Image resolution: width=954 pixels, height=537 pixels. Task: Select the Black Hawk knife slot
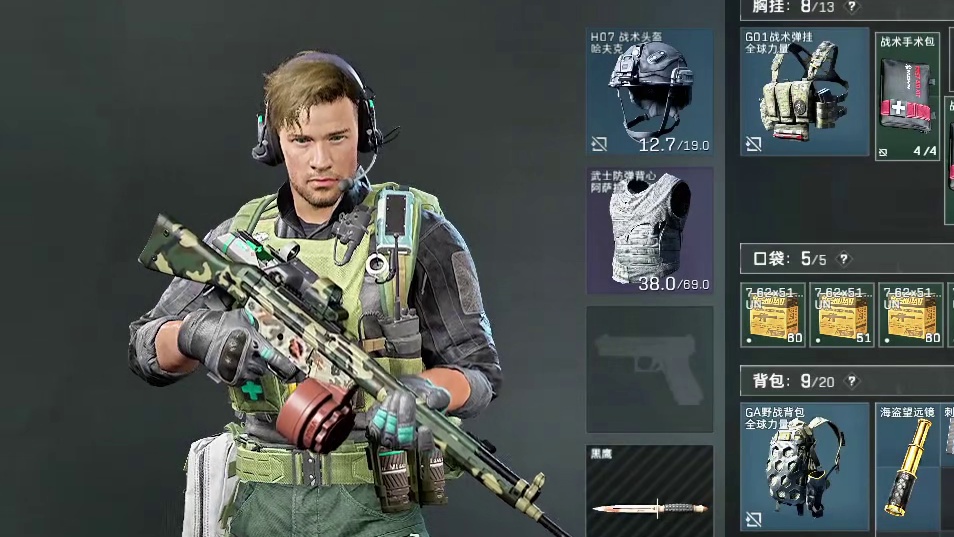pos(649,492)
